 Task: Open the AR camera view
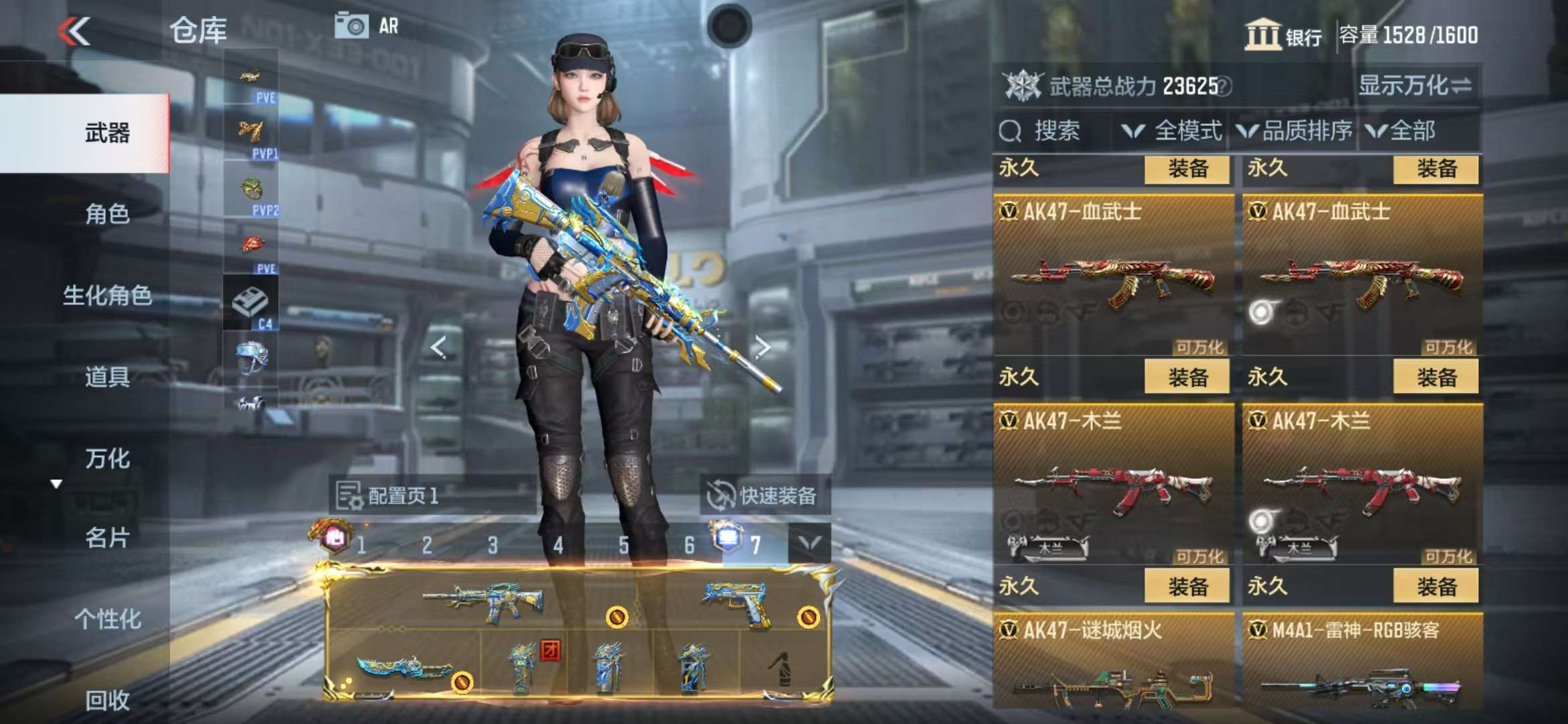(367, 26)
